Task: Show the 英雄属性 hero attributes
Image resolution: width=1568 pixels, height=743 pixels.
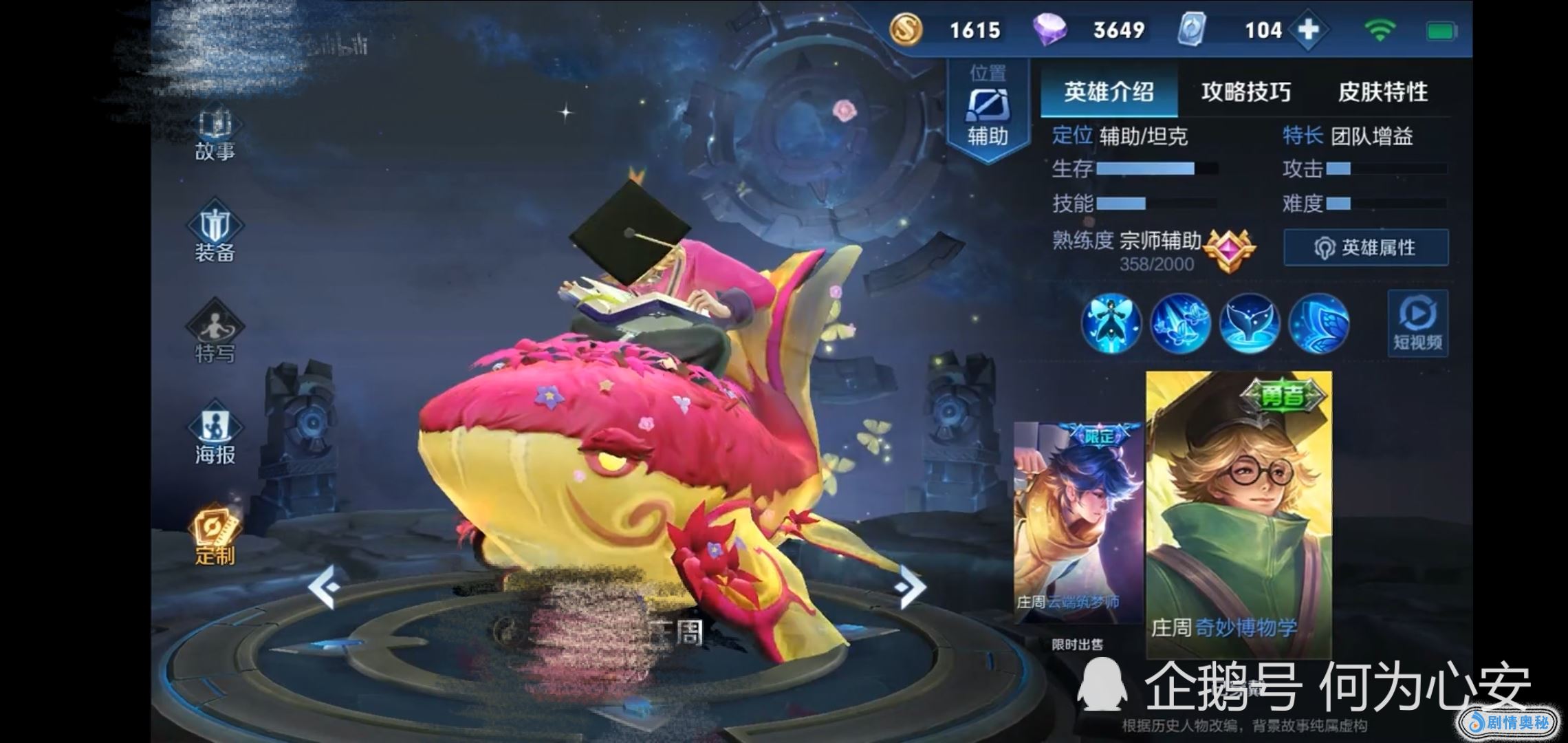Action: pyautogui.click(x=1366, y=248)
